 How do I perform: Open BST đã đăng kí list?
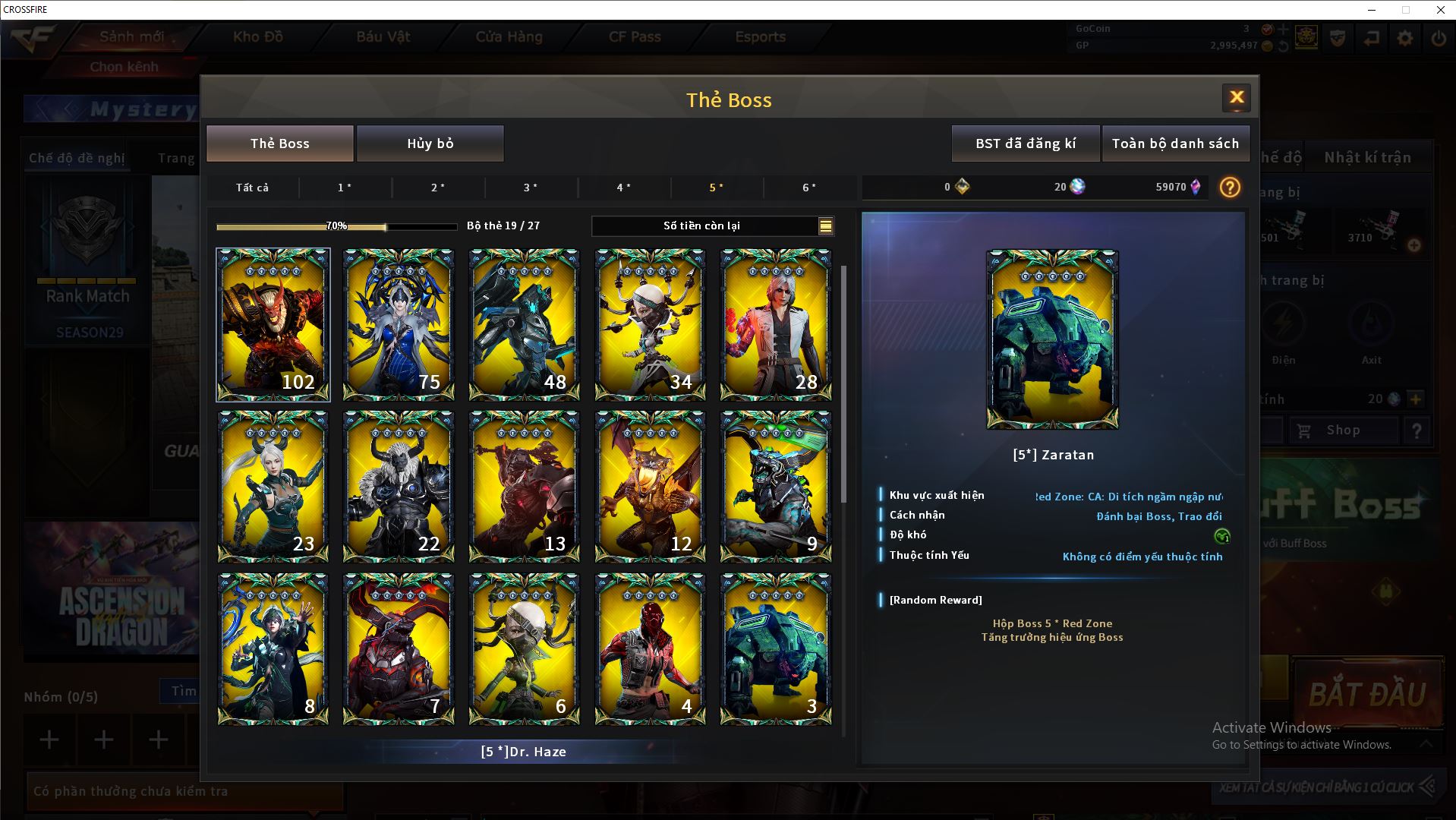pyautogui.click(x=1025, y=143)
